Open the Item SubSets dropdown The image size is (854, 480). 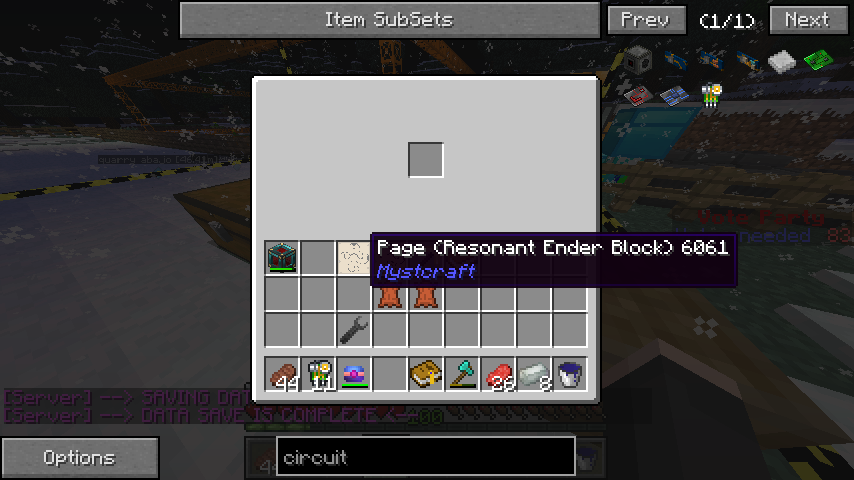[x=388, y=19]
